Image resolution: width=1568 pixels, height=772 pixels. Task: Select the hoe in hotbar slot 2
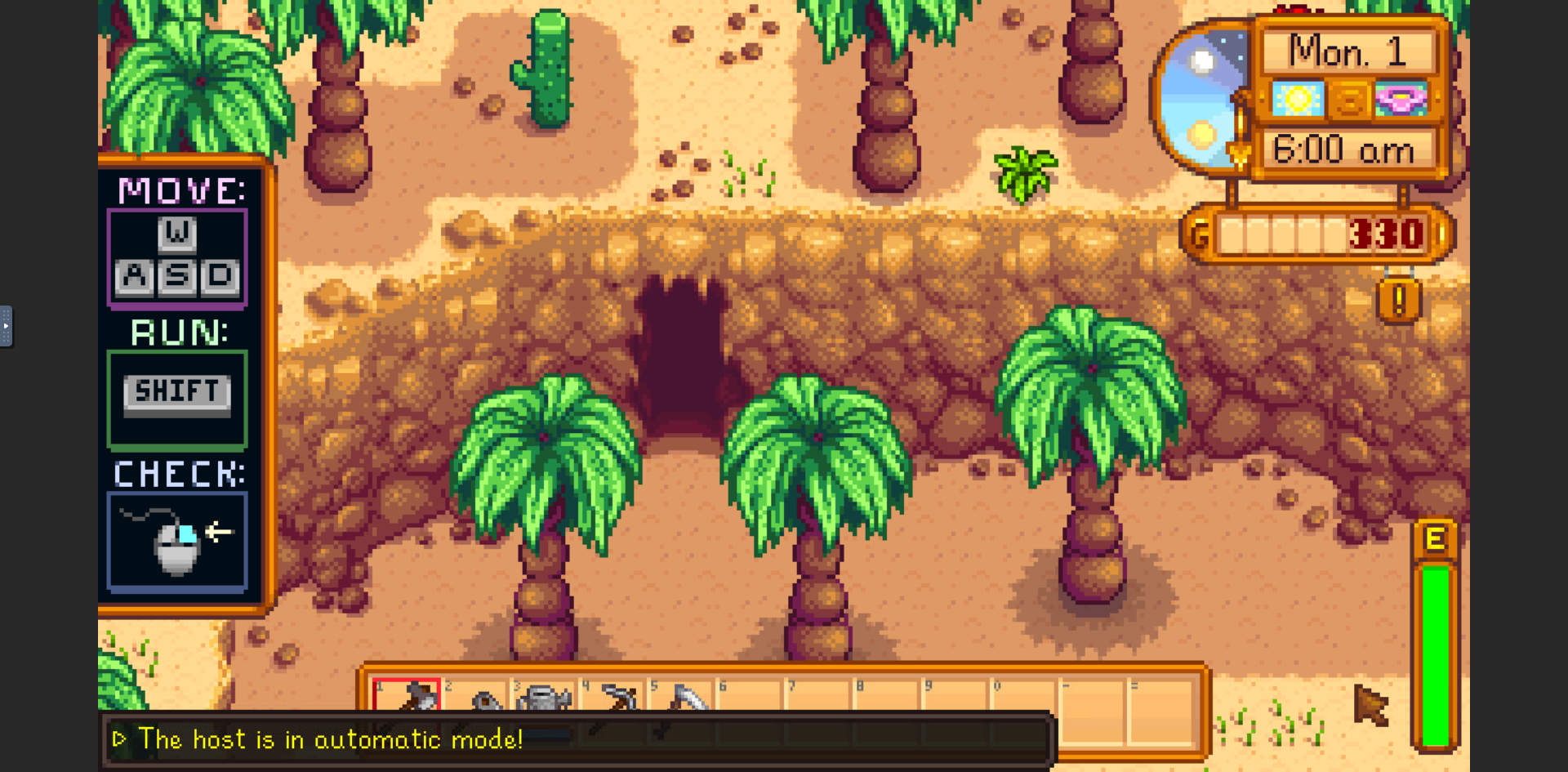pyautogui.click(x=476, y=697)
